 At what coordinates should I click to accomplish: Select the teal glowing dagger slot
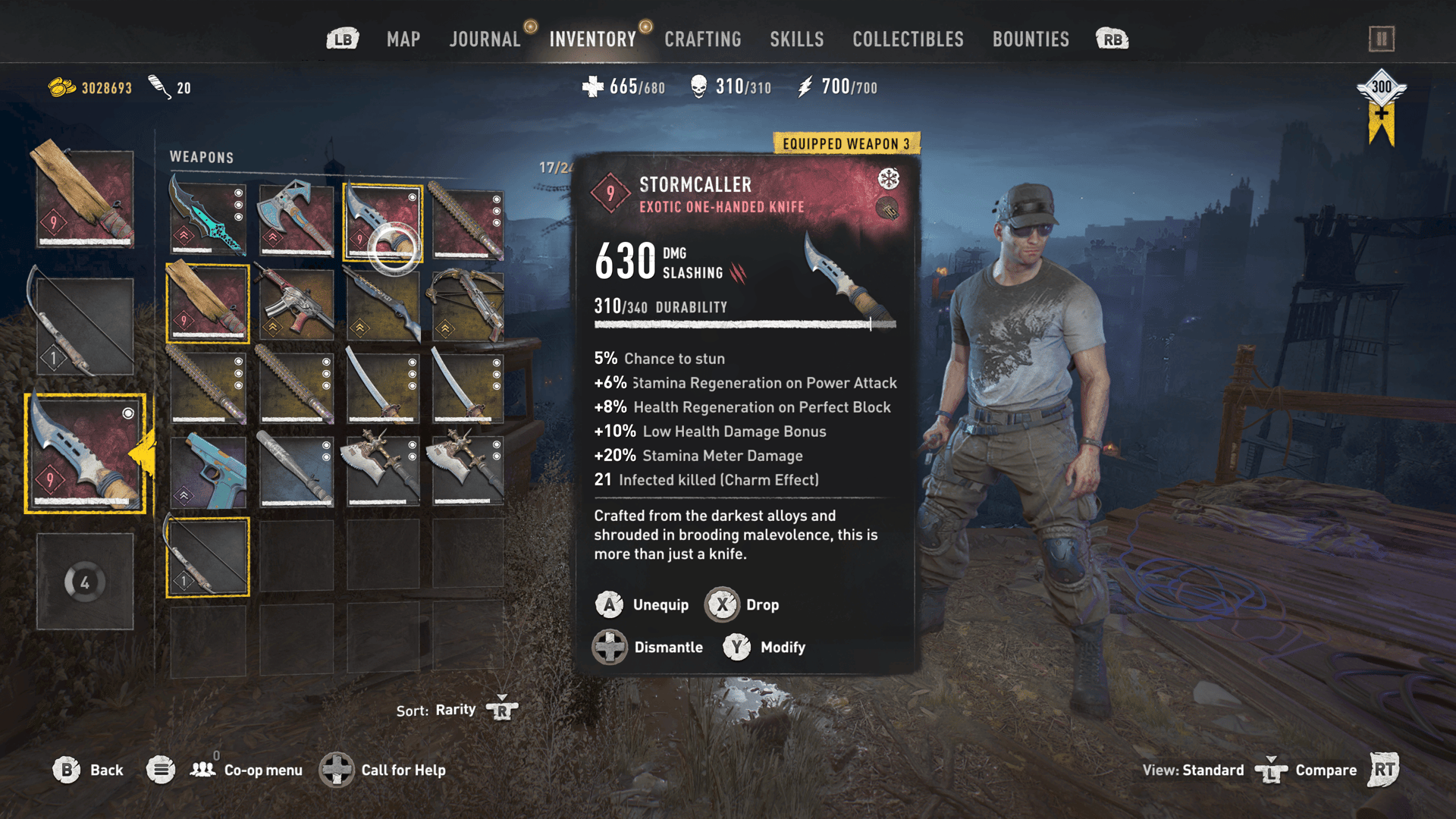pos(208,218)
